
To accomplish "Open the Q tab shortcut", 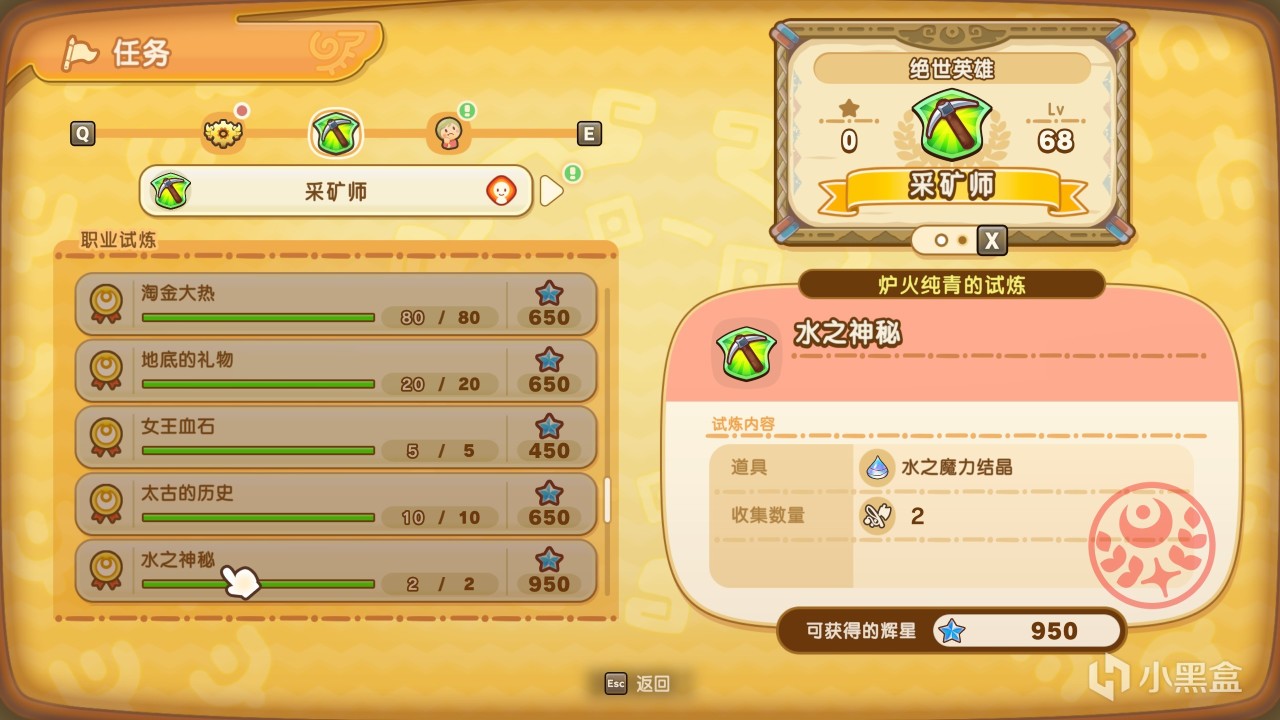I will (x=83, y=133).
